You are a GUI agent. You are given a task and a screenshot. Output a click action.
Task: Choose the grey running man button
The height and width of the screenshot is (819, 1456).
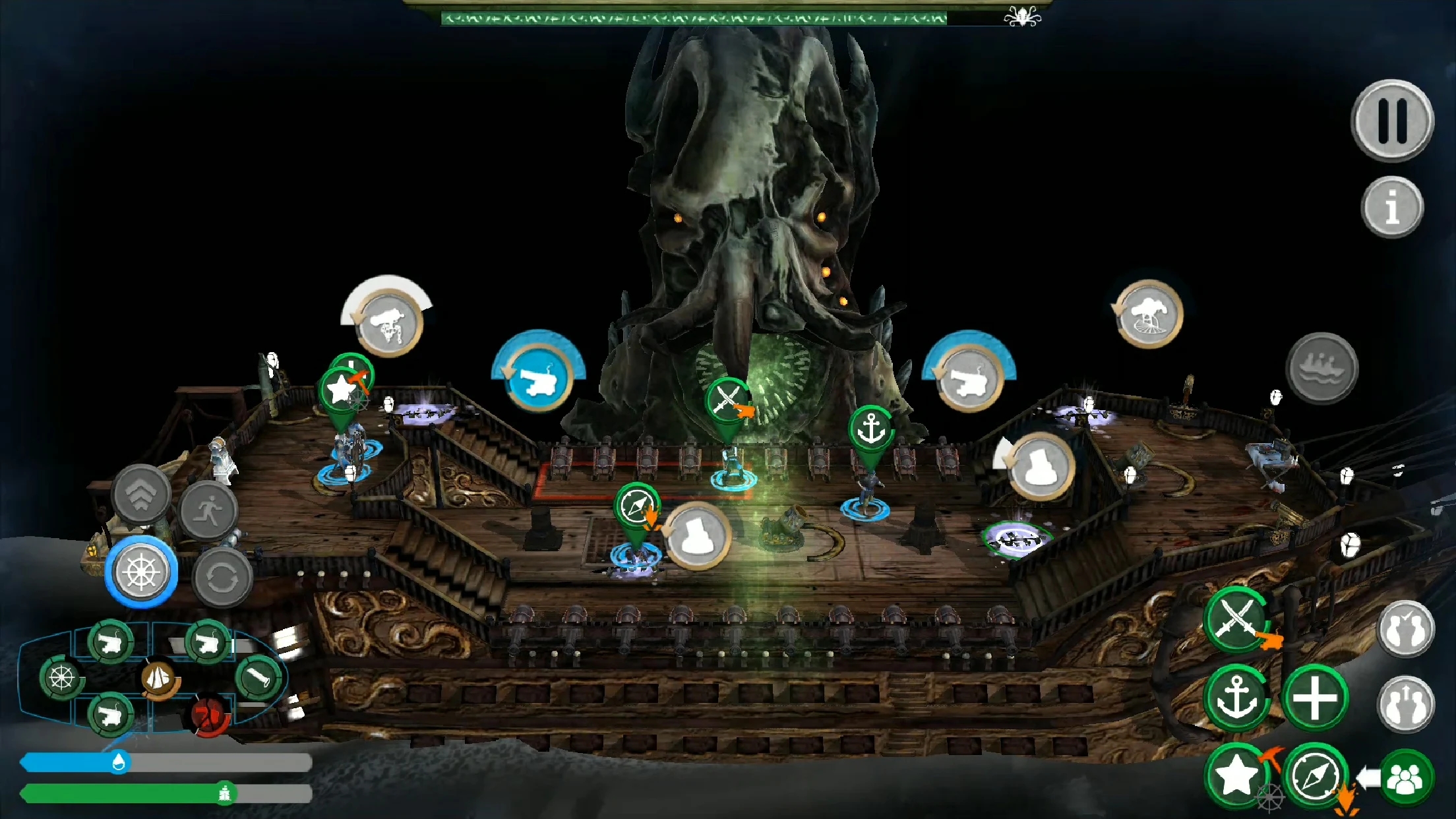pos(209,510)
